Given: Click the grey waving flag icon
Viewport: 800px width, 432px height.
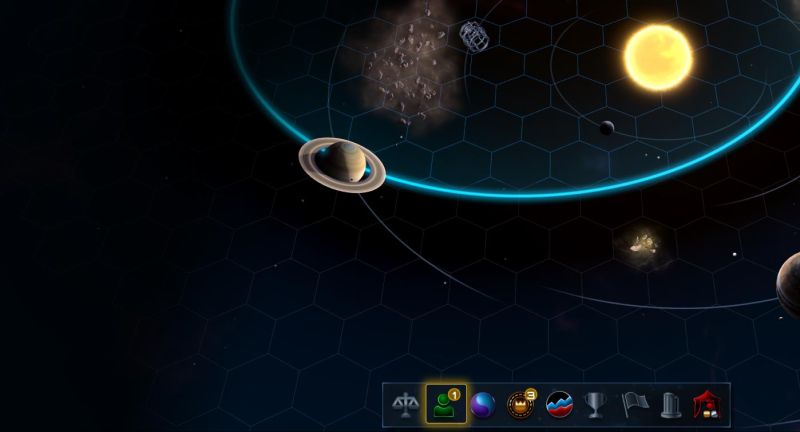Looking at the screenshot, I should 634,405.
